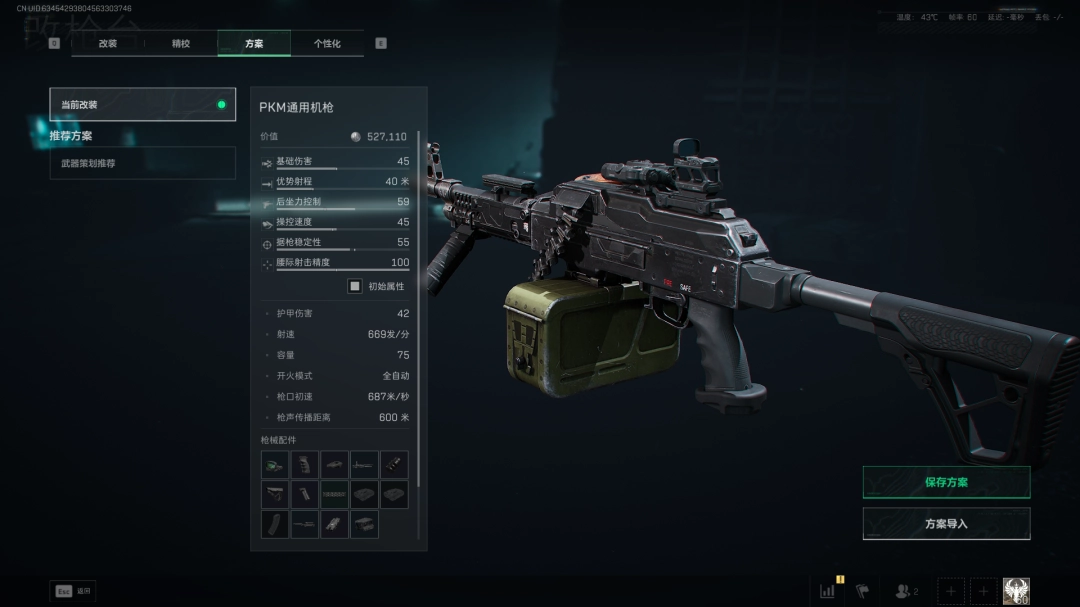This screenshot has height=607, width=1080.
Task: Click the 返回 back button
Action: [x=73, y=591]
